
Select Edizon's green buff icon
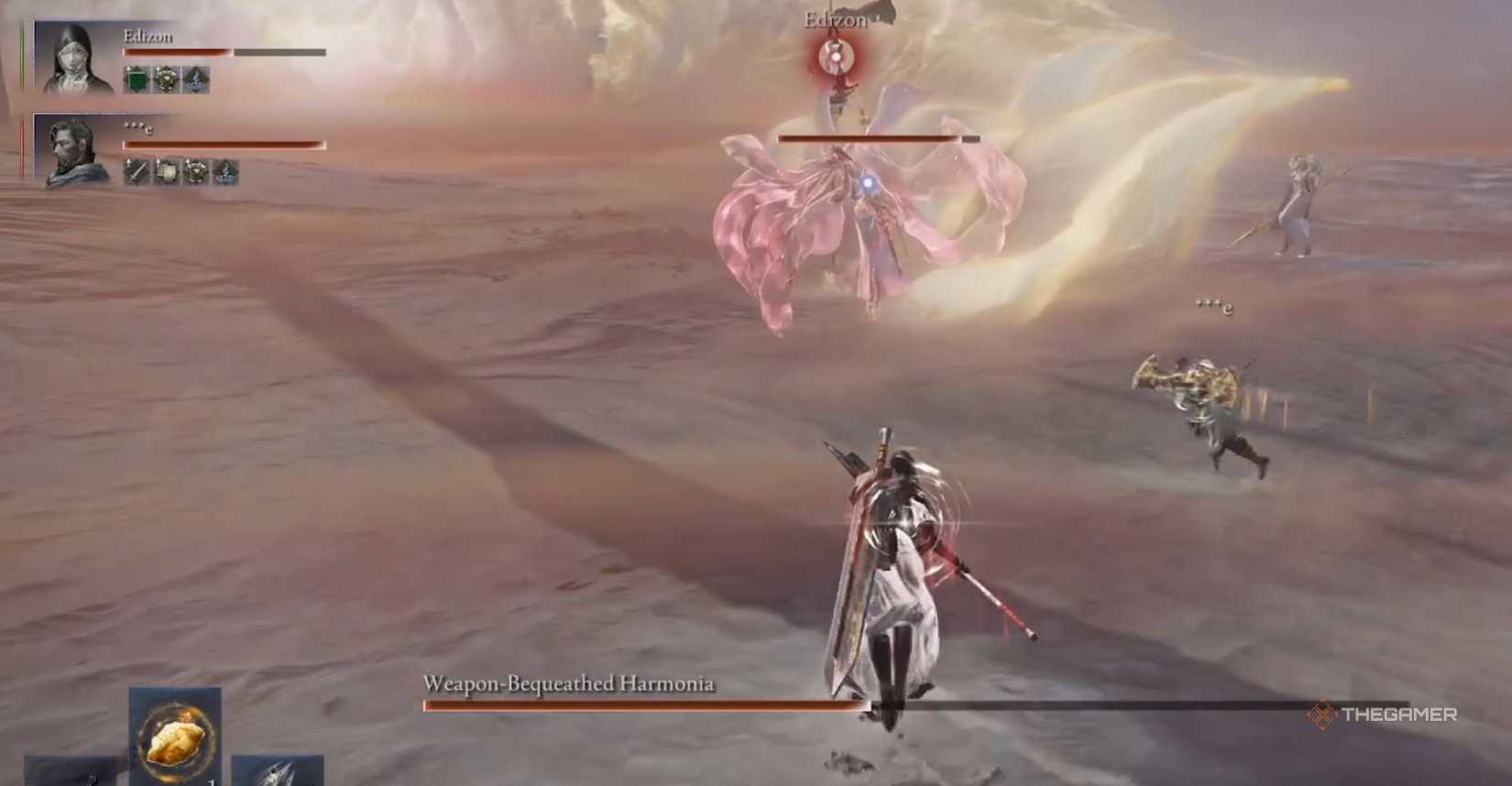click(137, 80)
